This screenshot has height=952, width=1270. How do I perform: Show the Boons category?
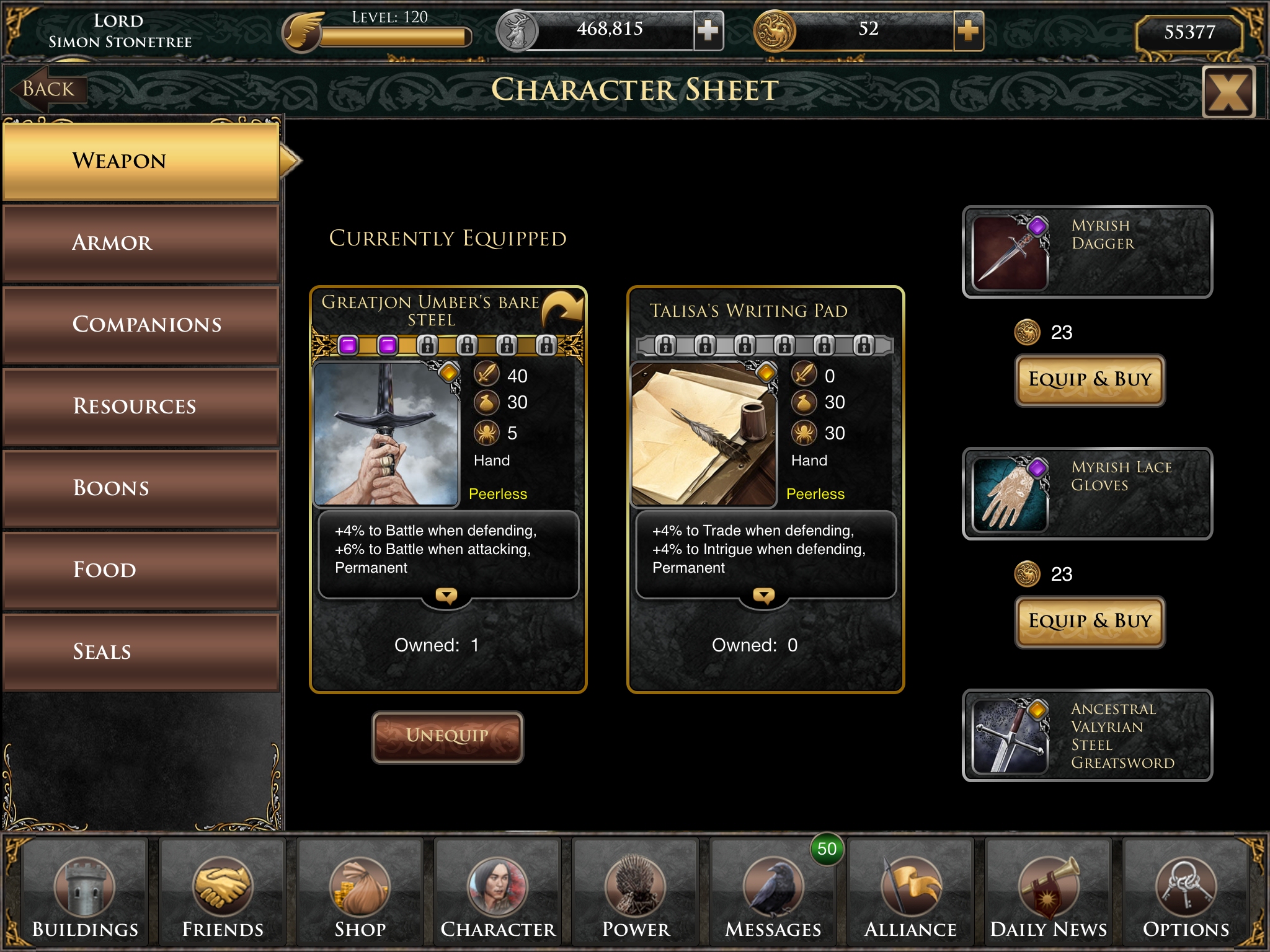(140, 488)
